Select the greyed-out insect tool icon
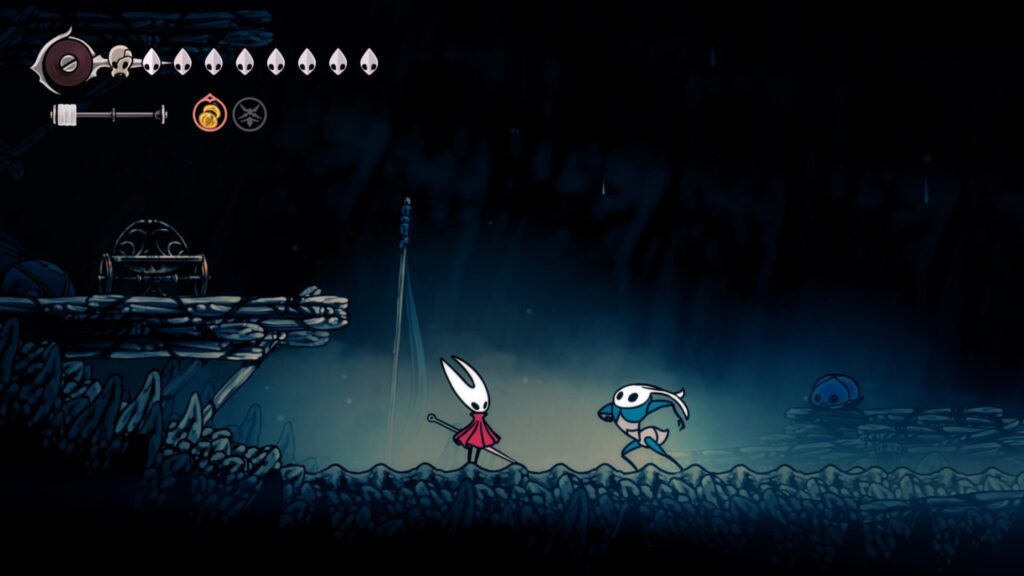This screenshot has width=1024, height=576. [x=249, y=115]
